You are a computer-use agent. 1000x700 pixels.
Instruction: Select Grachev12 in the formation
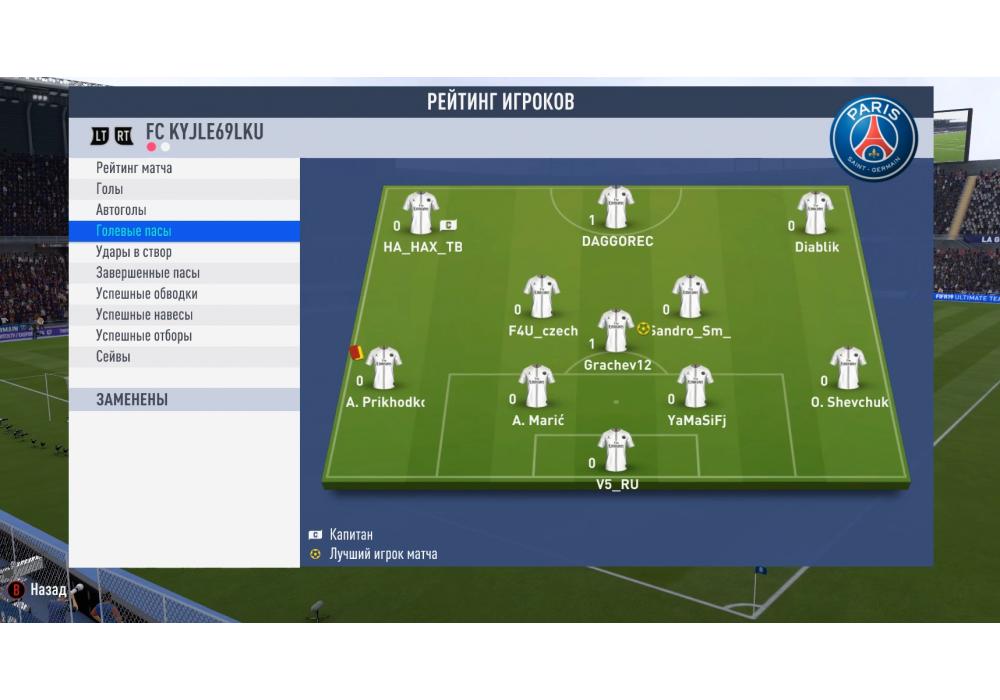pyautogui.click(x=616, y=331)
